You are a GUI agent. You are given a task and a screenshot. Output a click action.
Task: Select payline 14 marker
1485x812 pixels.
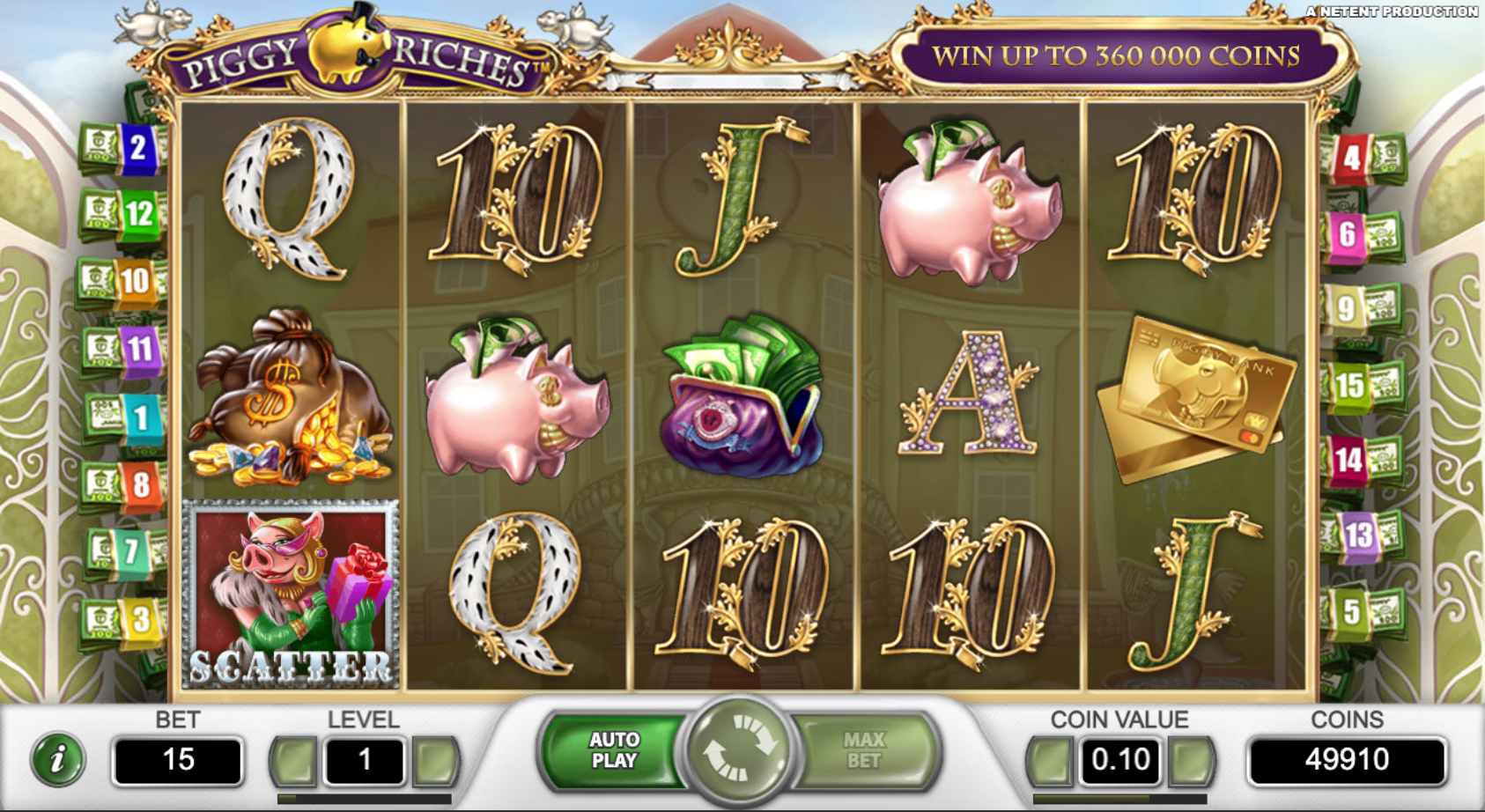coord(1348,460)
